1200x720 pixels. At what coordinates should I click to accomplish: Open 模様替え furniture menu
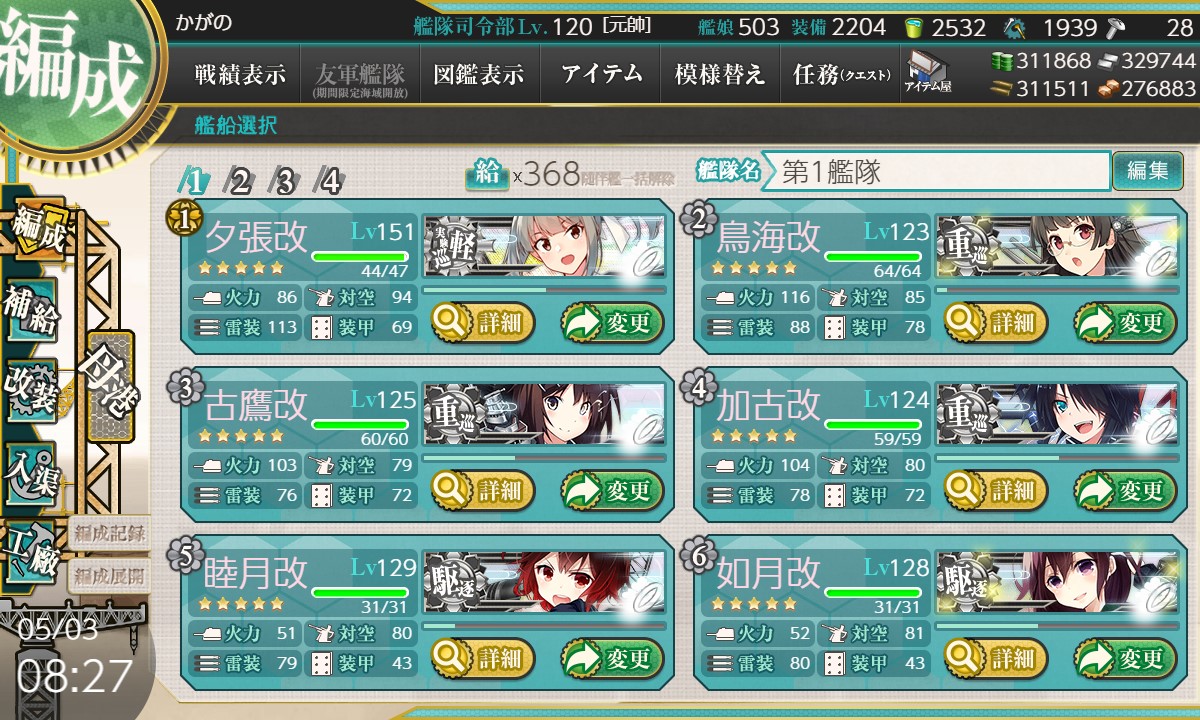click(720, 75)
